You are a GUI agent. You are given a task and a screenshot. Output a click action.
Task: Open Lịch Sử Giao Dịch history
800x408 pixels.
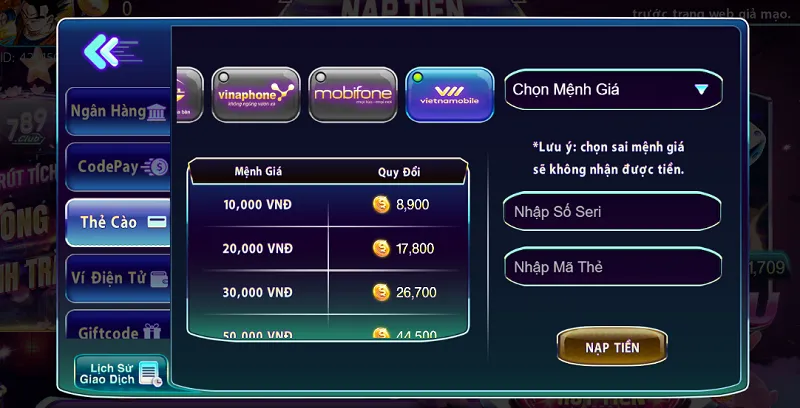pyautogui.click(x=120, y=372)
